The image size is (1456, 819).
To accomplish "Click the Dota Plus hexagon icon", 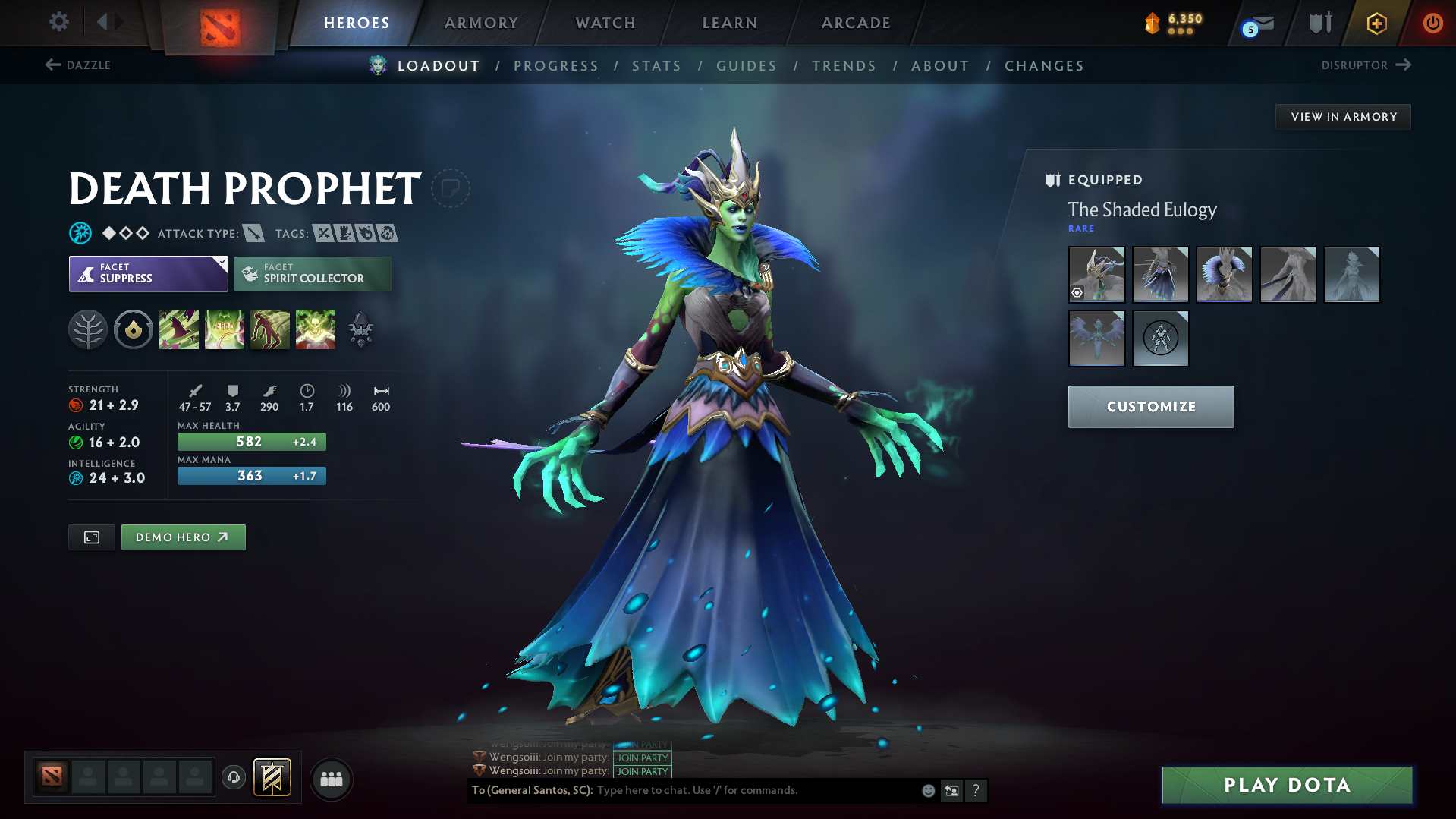I will (1376, 23).
